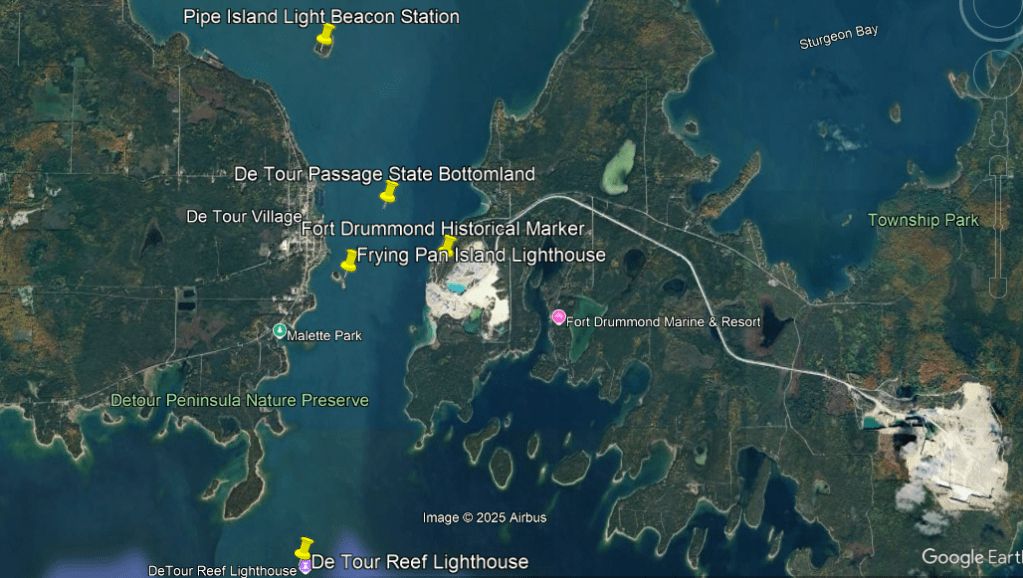Click the Sturgeon Bay water label

[838, 37]
